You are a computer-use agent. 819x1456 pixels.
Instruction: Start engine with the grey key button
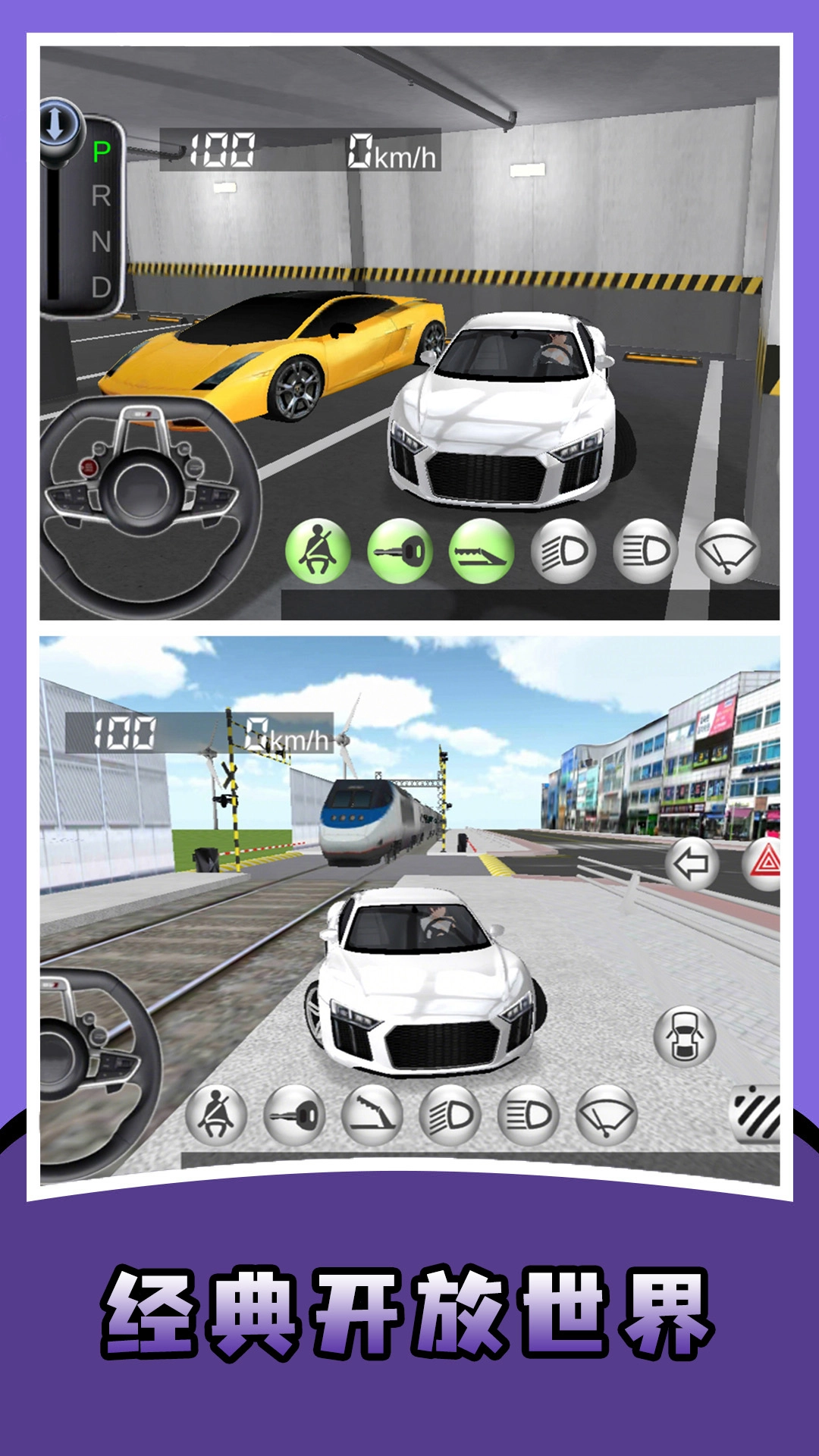point(294,1115)
